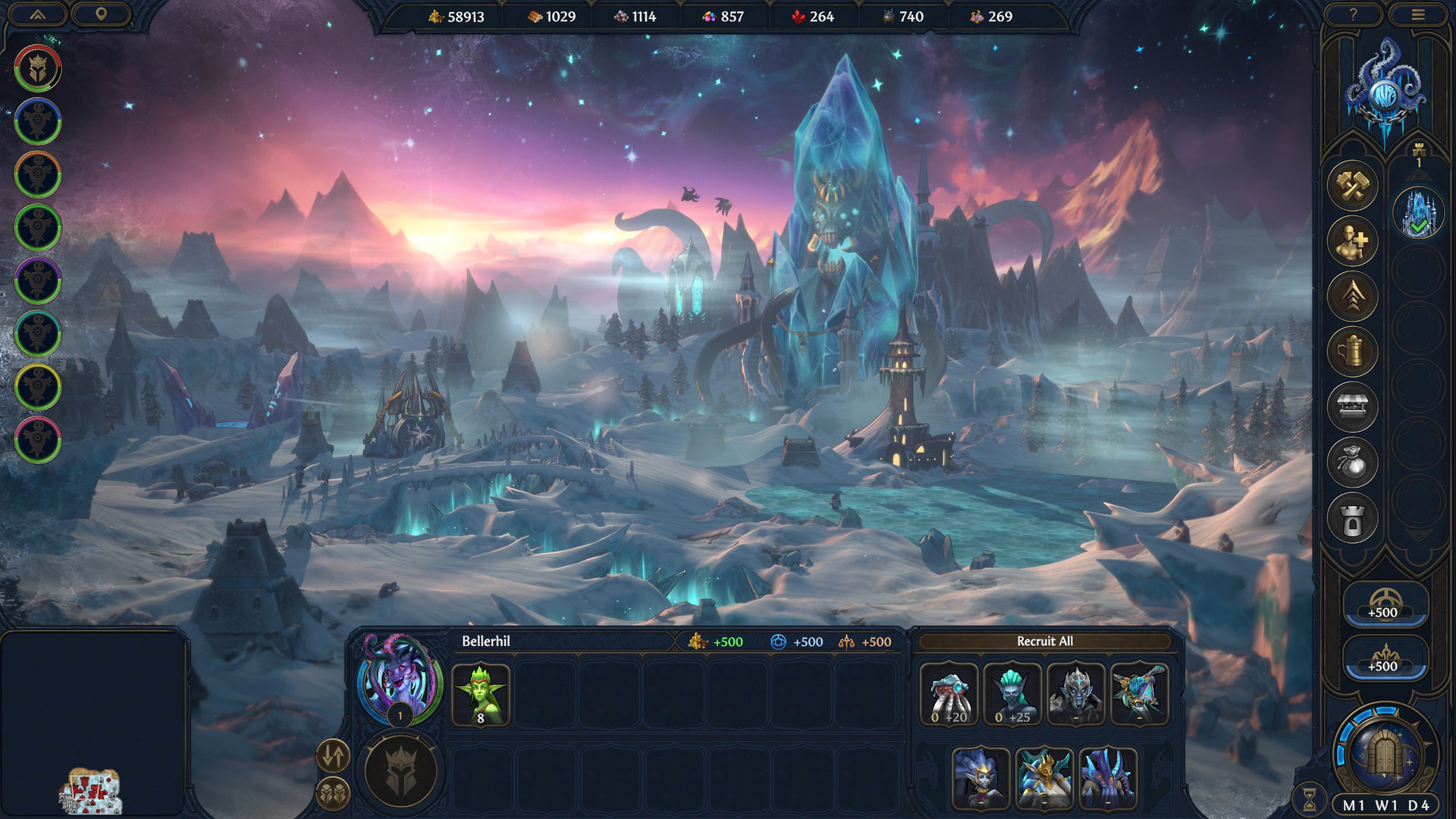Open the town build menu (crossed hammers)
1456x819 pixels.
click(x=1352, y=186)
